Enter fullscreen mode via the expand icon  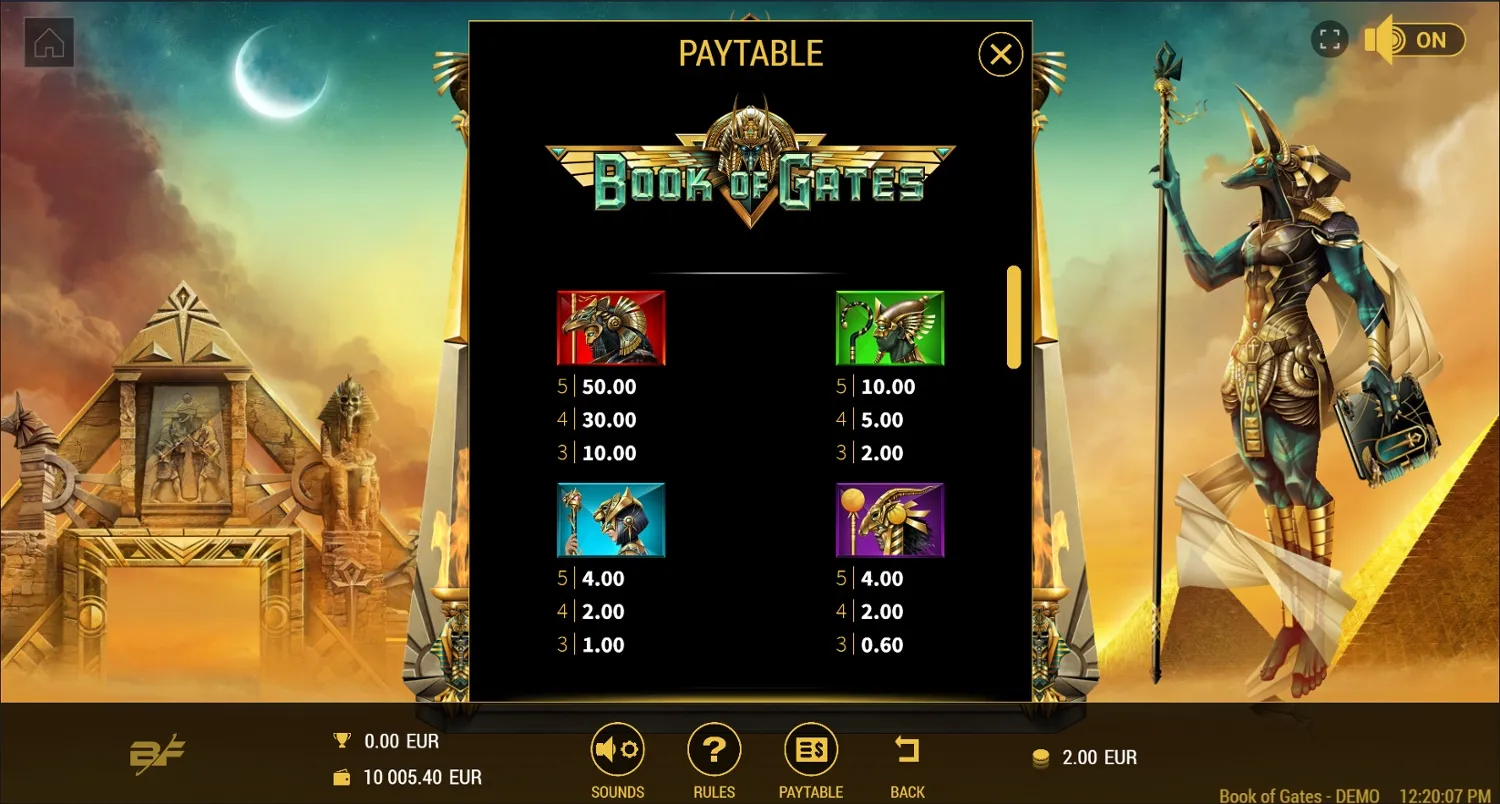(x=1330, y=40)
